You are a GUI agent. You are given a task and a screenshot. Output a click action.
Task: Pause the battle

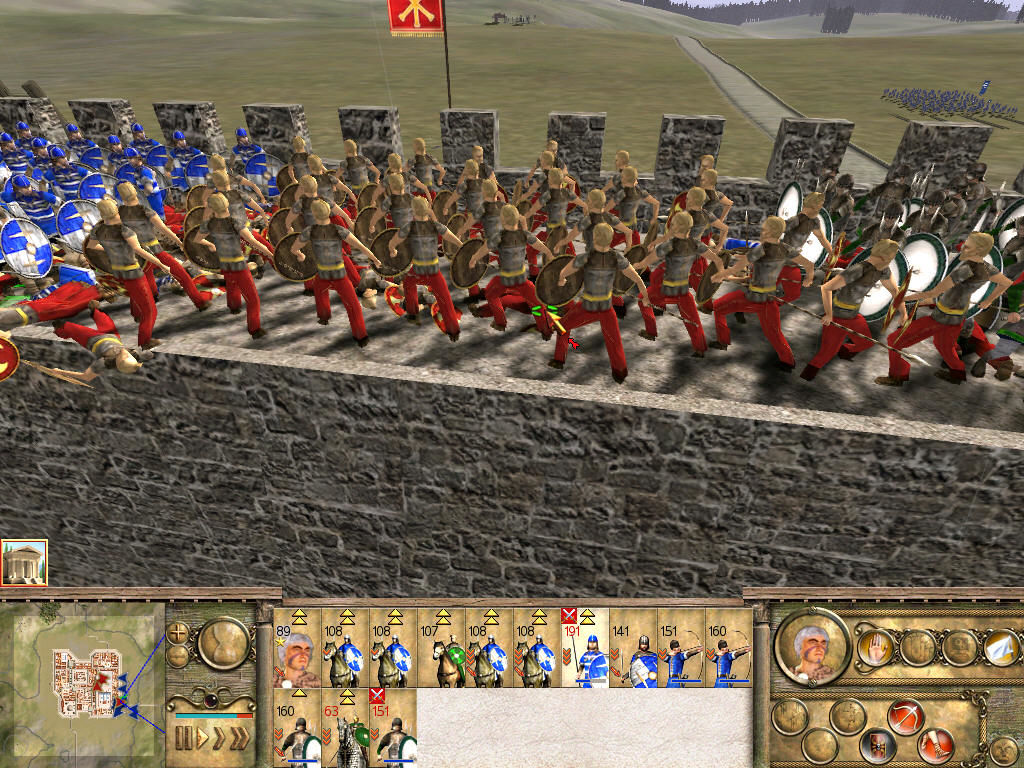coord(183,738)
